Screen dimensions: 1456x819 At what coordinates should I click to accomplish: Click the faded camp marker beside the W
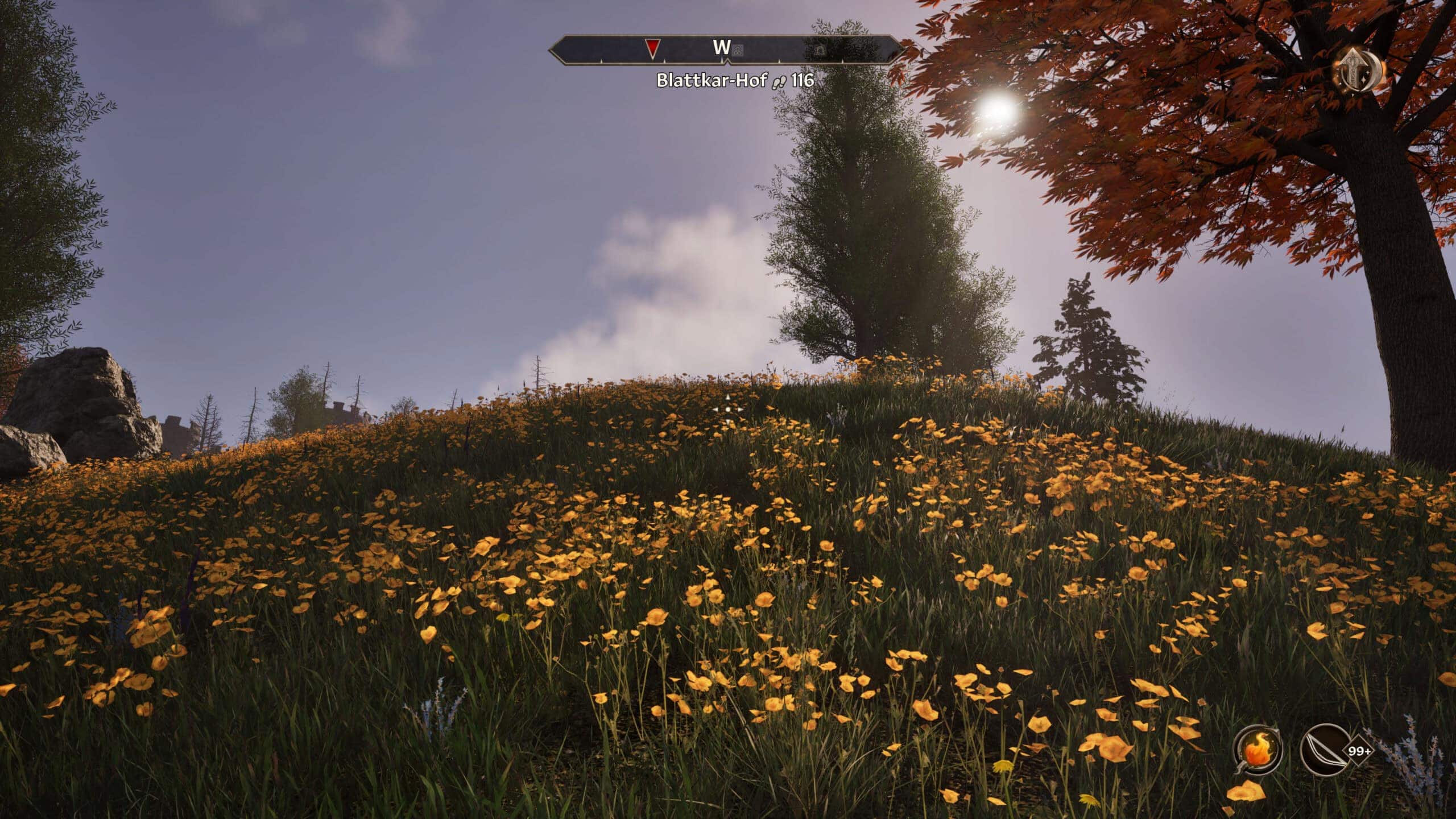737,51
